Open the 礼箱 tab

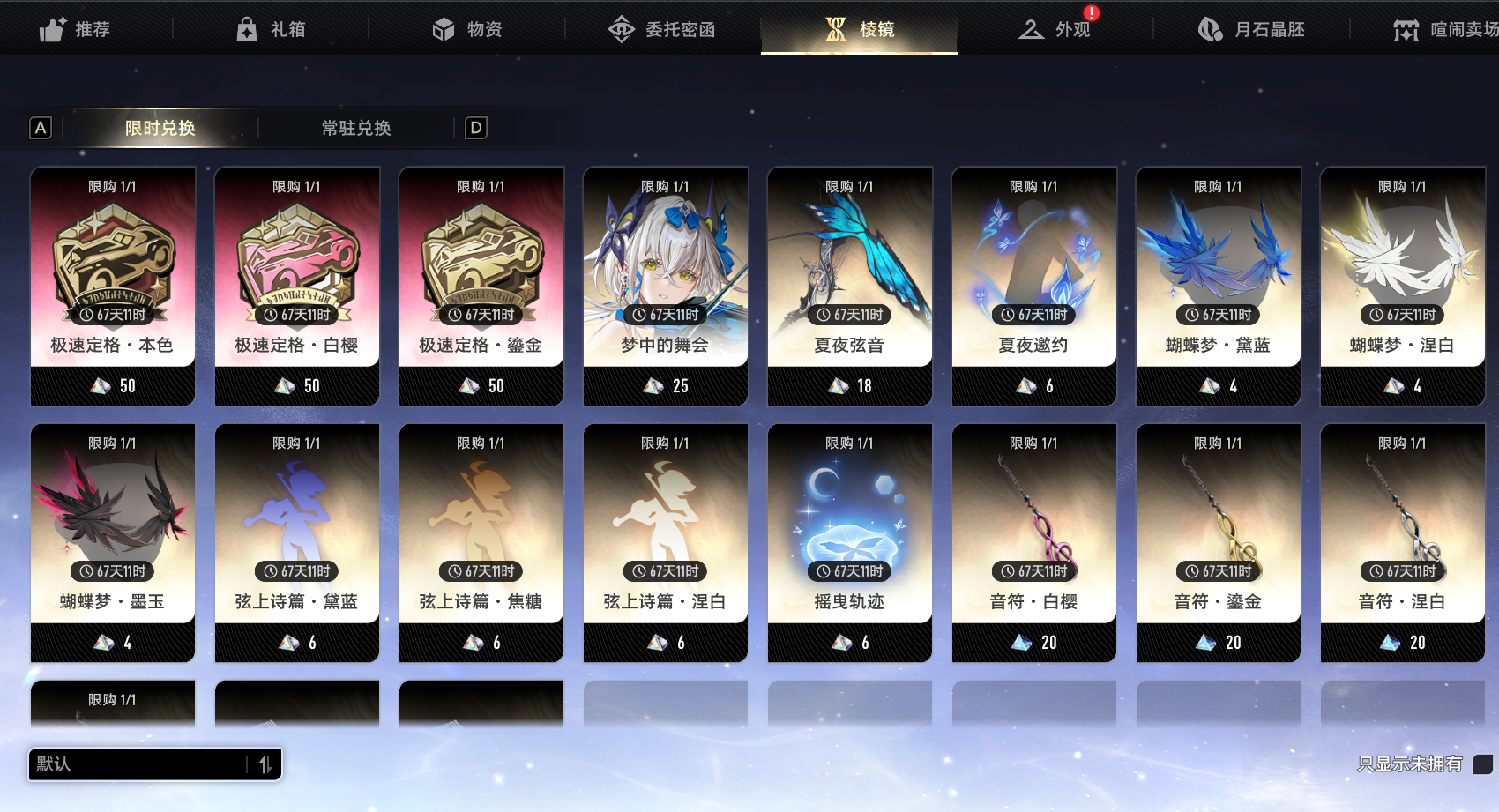tap(271, 29)
